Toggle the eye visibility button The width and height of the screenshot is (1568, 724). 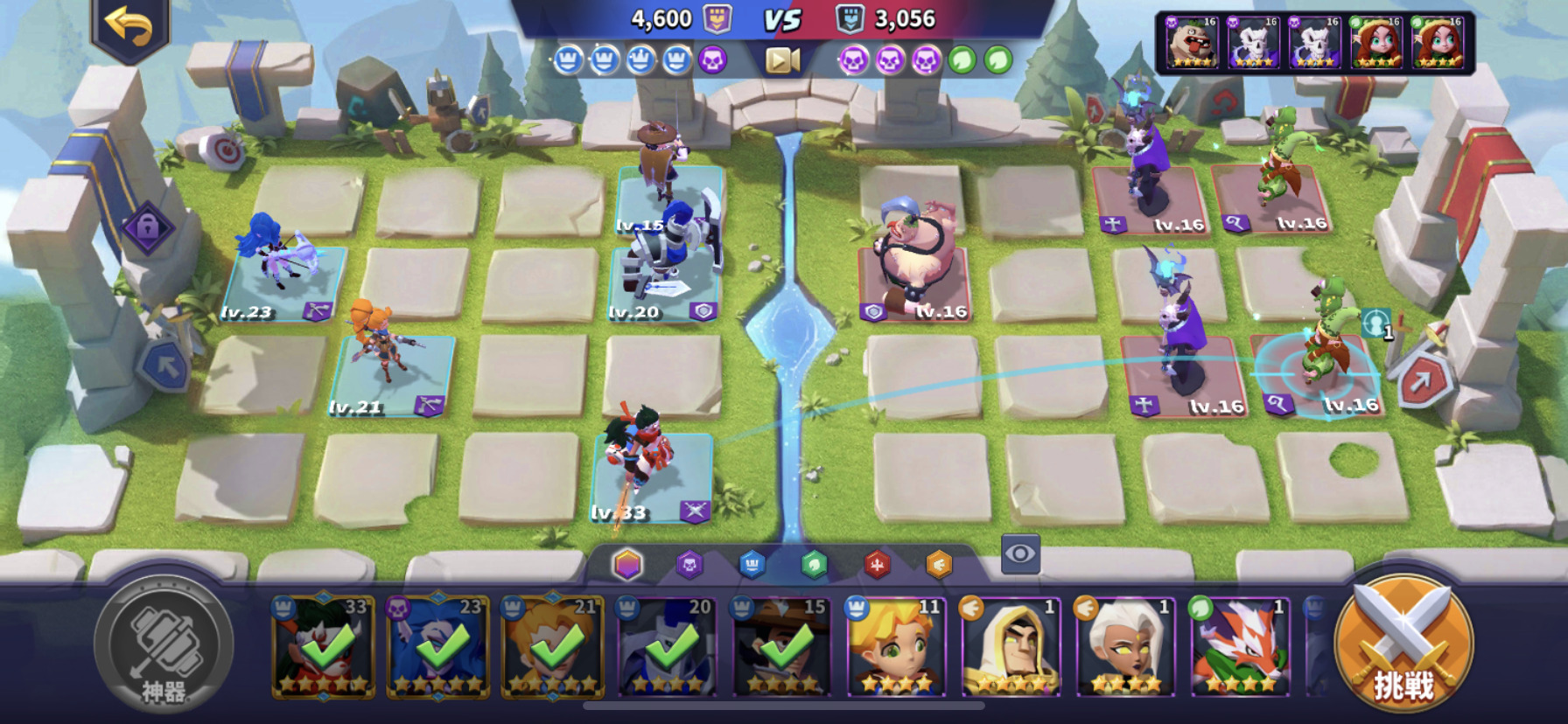coord(1020,553)
